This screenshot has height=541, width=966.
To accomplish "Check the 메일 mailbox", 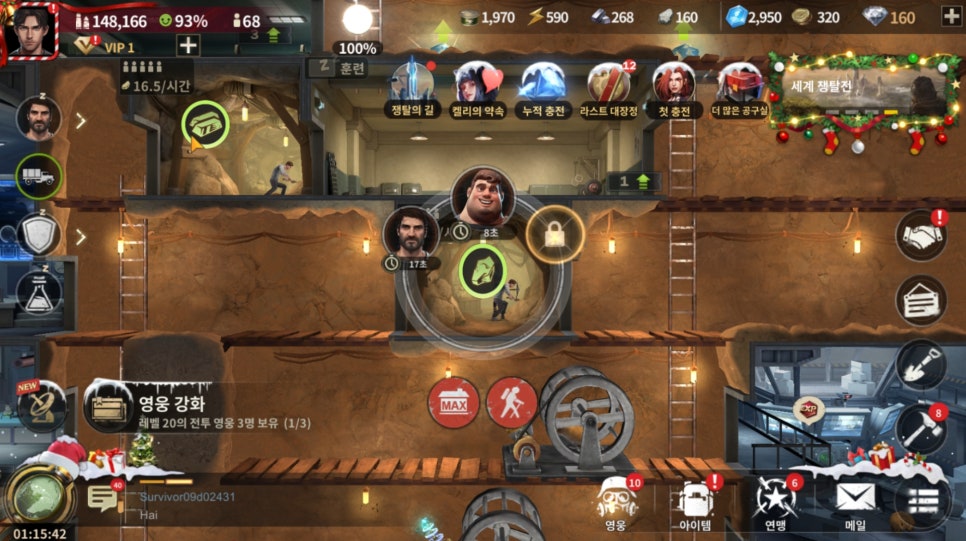I will (x=855, y=503).
